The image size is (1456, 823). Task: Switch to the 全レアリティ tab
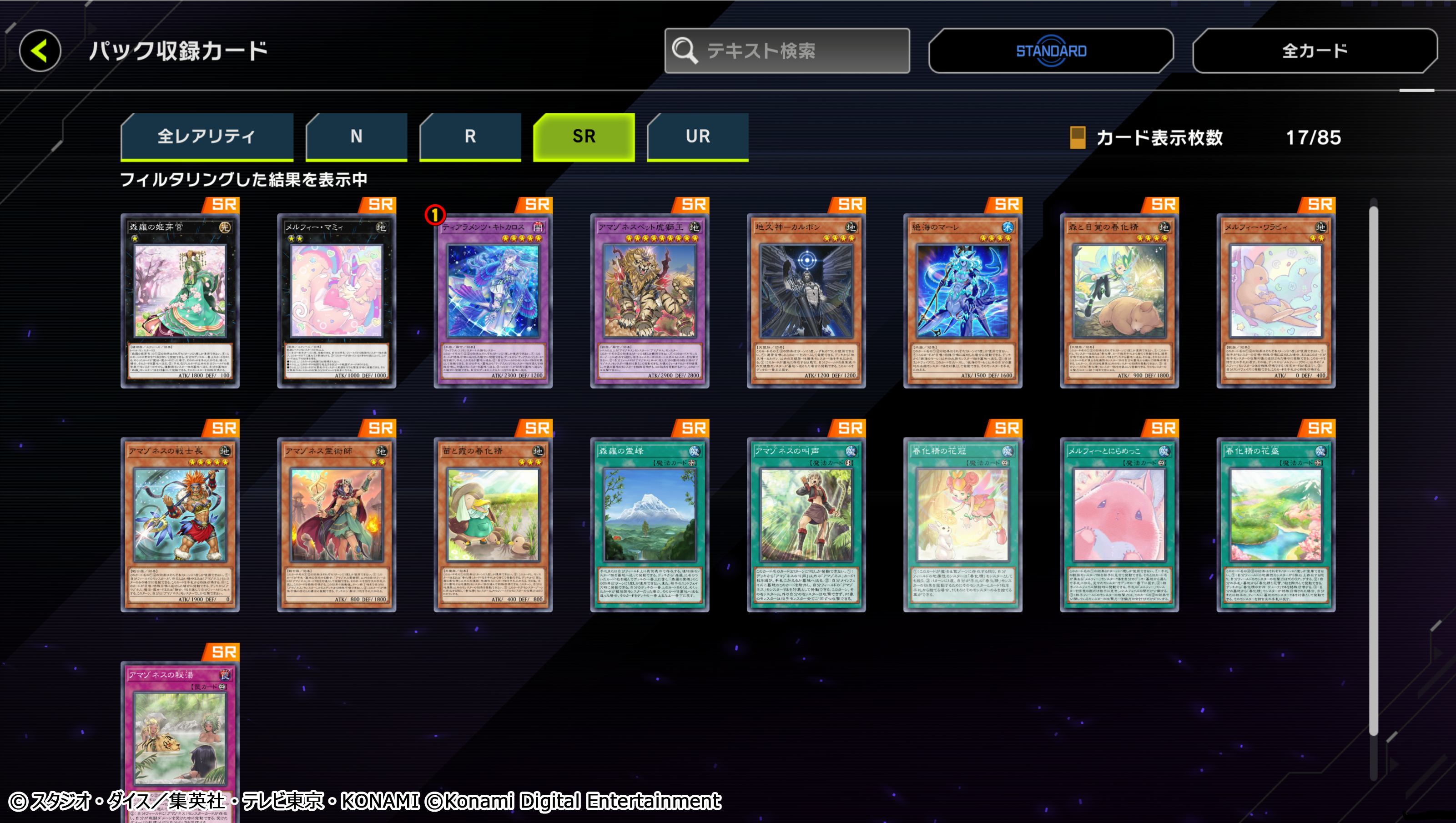point(207,136)
